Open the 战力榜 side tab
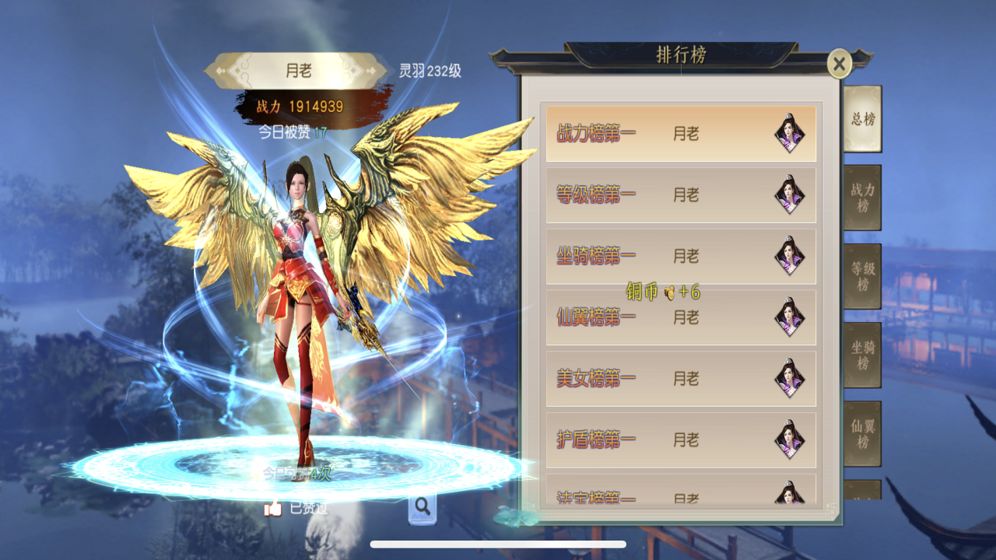The width and height of the screenshot is (996, 560). 862,198
